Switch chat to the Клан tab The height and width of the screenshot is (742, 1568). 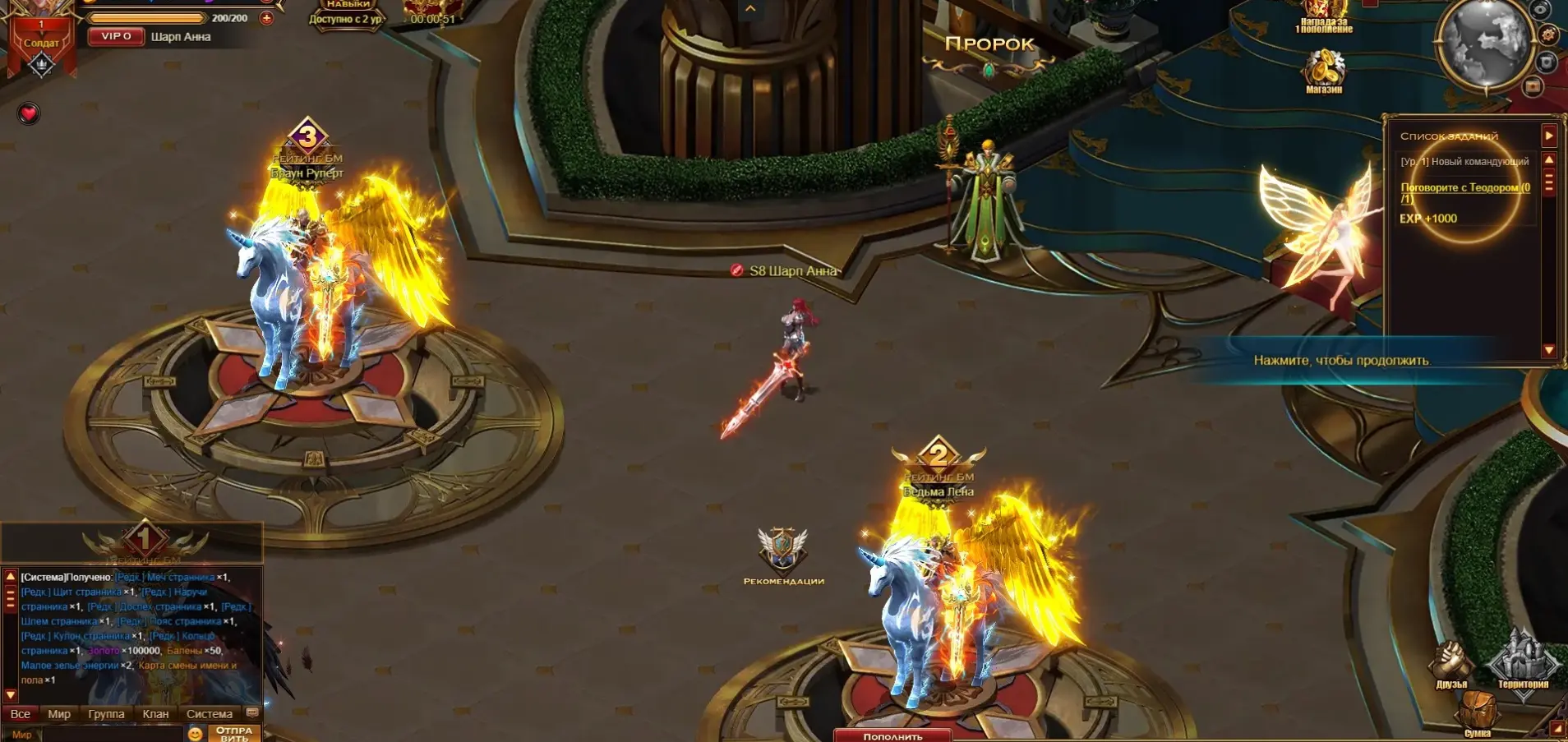pos(155,714)
